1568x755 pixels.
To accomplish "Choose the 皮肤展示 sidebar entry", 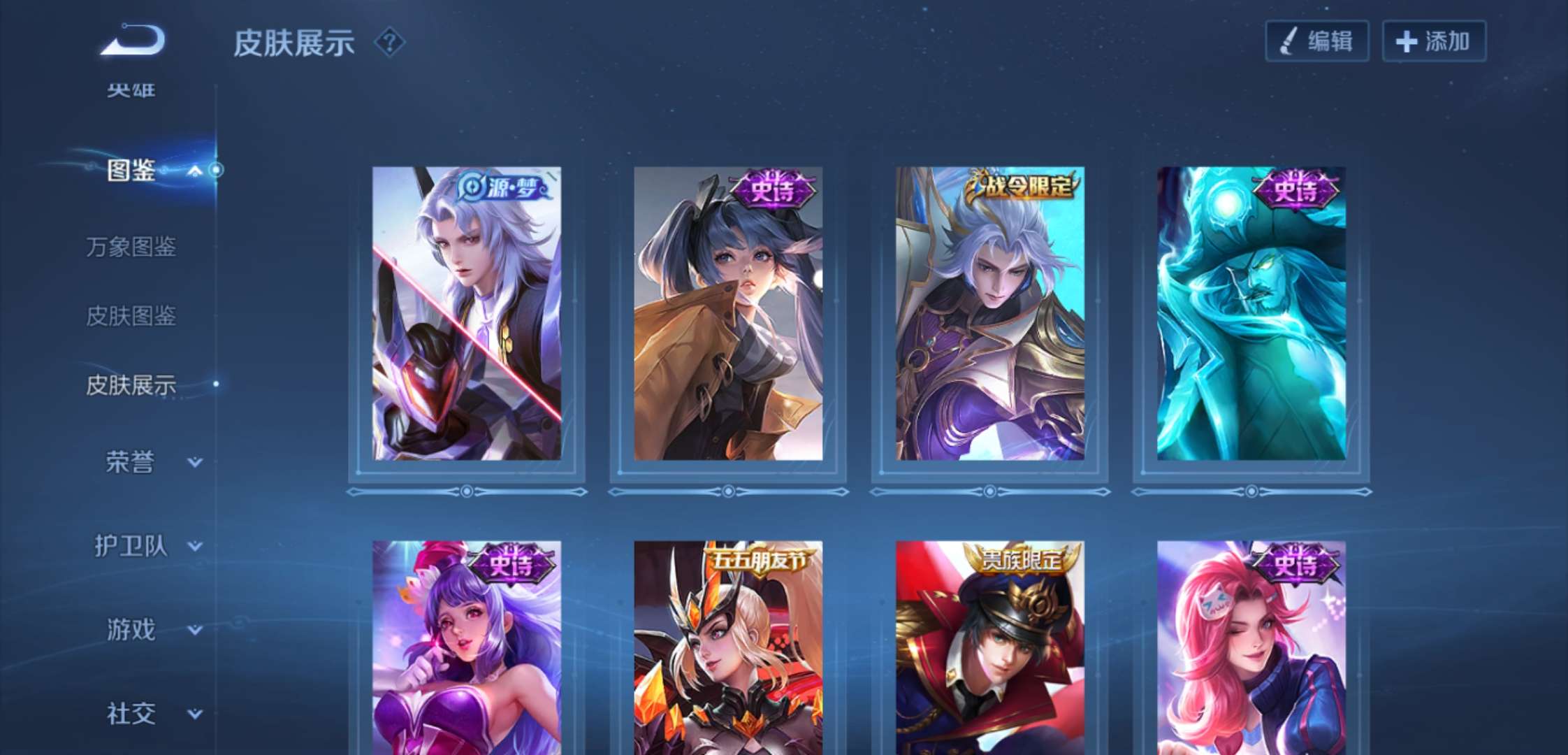I will (131, 384).
